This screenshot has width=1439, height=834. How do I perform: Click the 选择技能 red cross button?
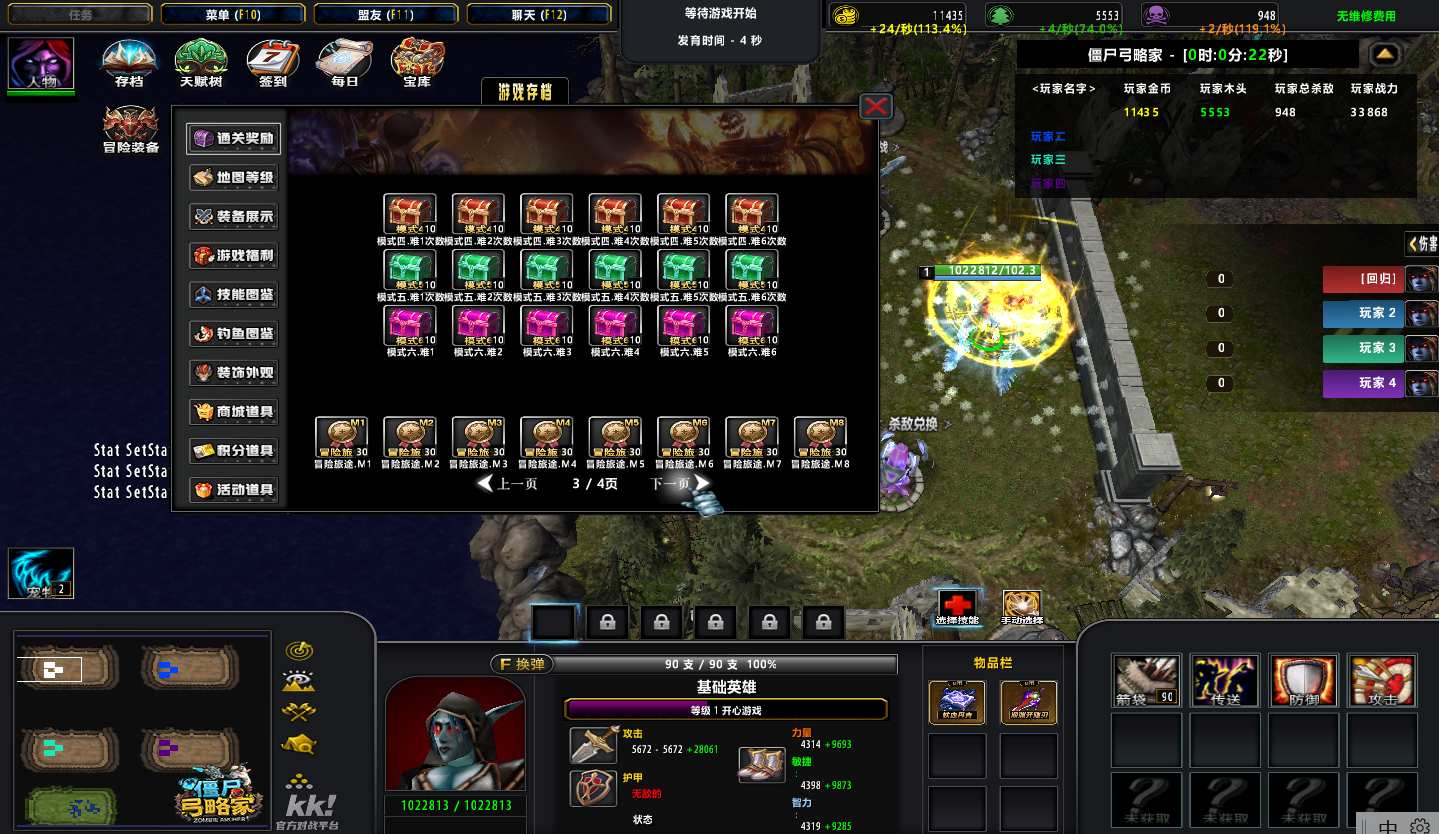click(x=956, y=606)
